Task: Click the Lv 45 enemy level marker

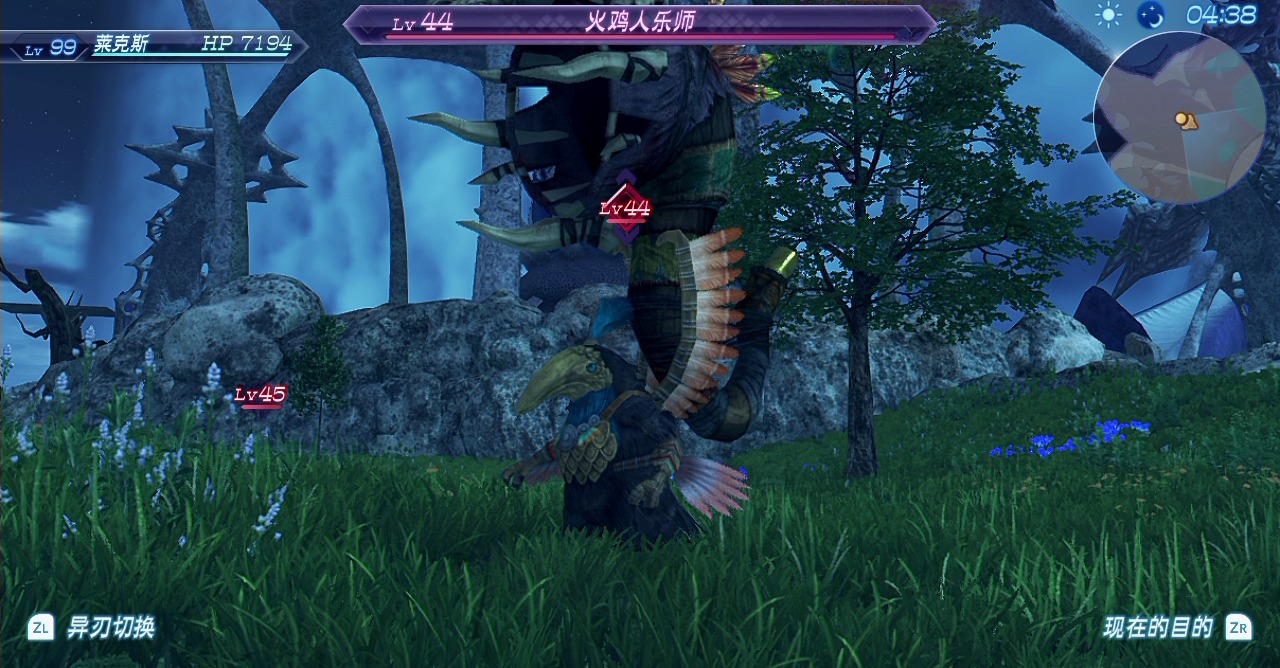Action: pos(260,395)
